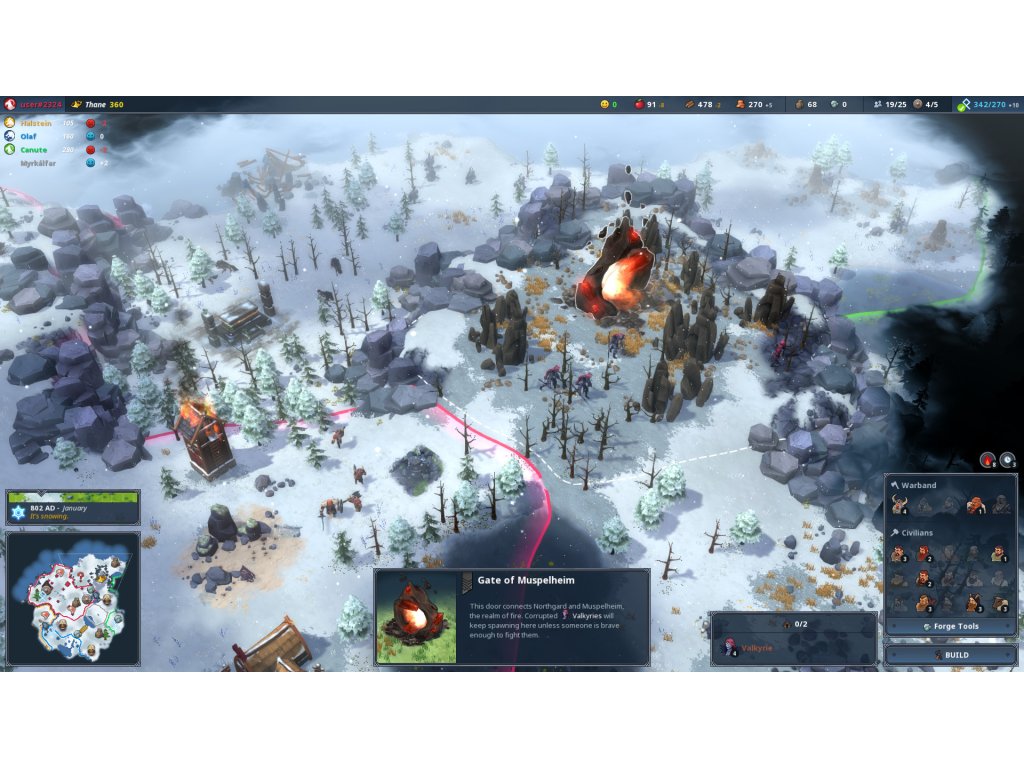This screenshot has width=1024, height=768.
Task: Click the Gate of Muspelheim portrait
Action: pyautogui.click(x=415, y=617)
